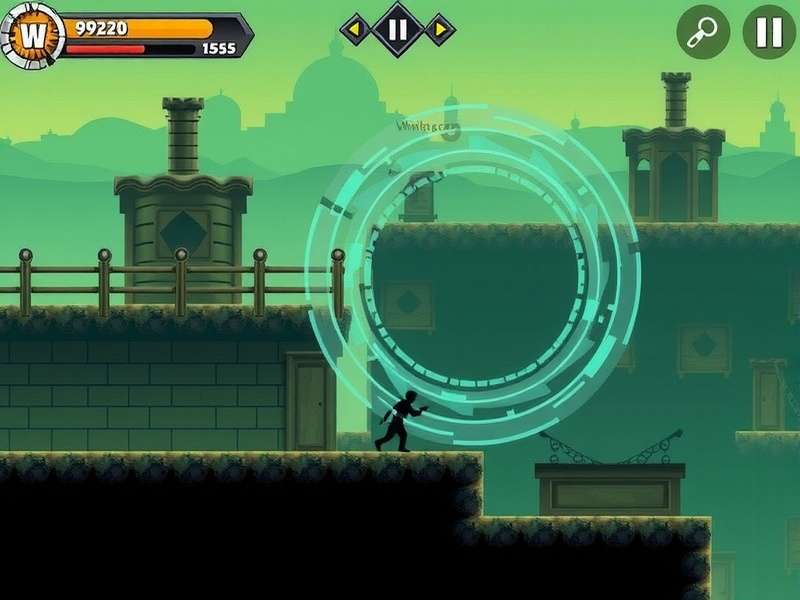Open the magnifying glass zoom button
Viewport: 800px width, 600px height.
[703, 32]
